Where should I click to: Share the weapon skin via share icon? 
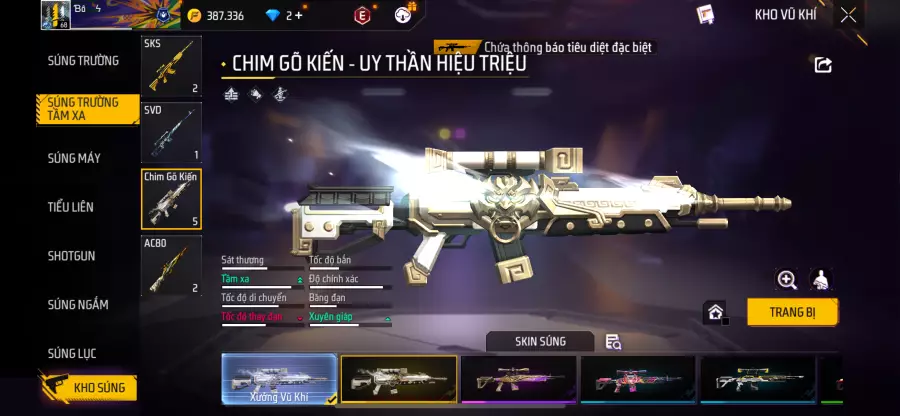pos(823,65)
